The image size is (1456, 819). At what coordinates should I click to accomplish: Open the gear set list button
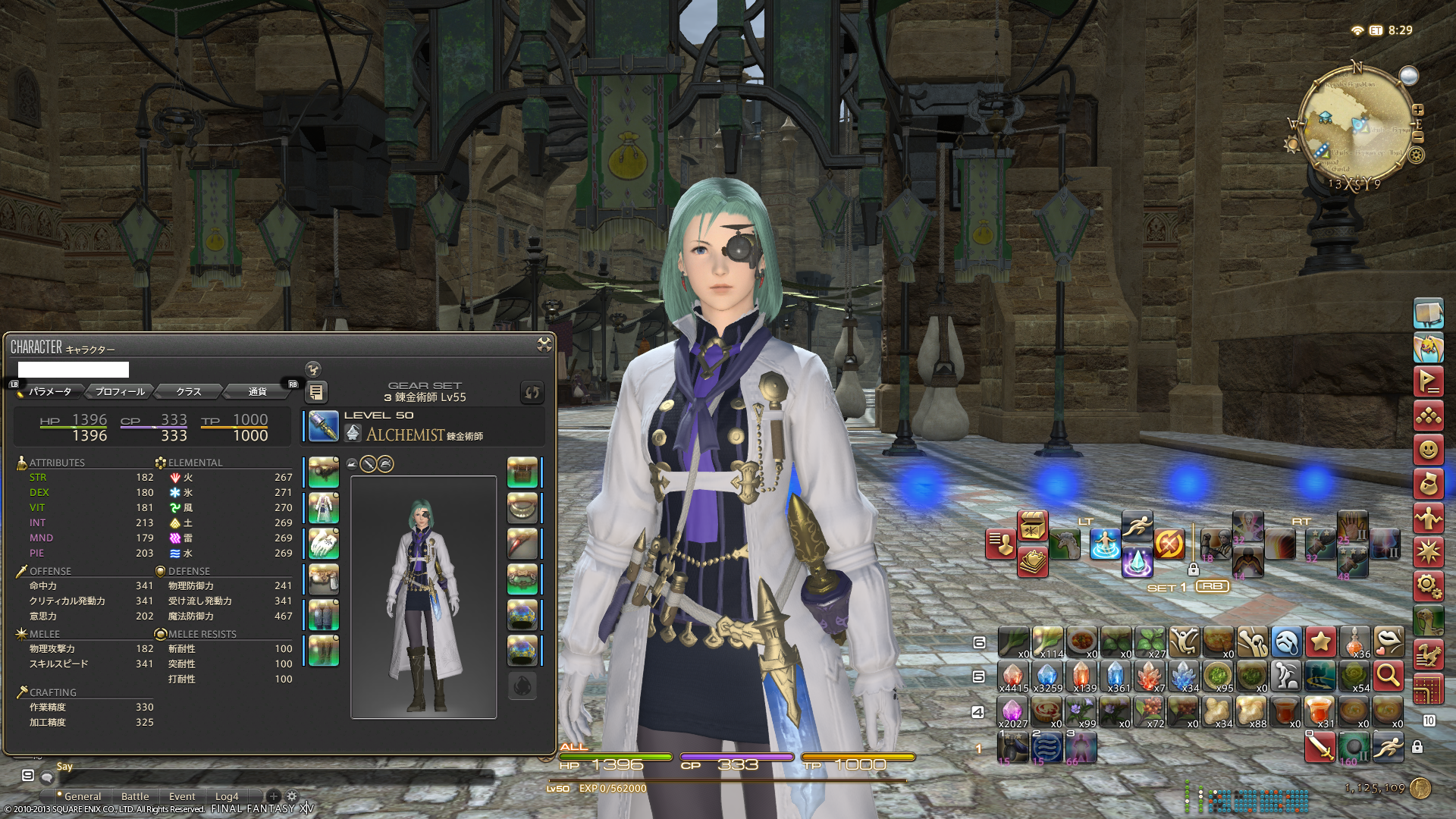[x=316, y=392]
